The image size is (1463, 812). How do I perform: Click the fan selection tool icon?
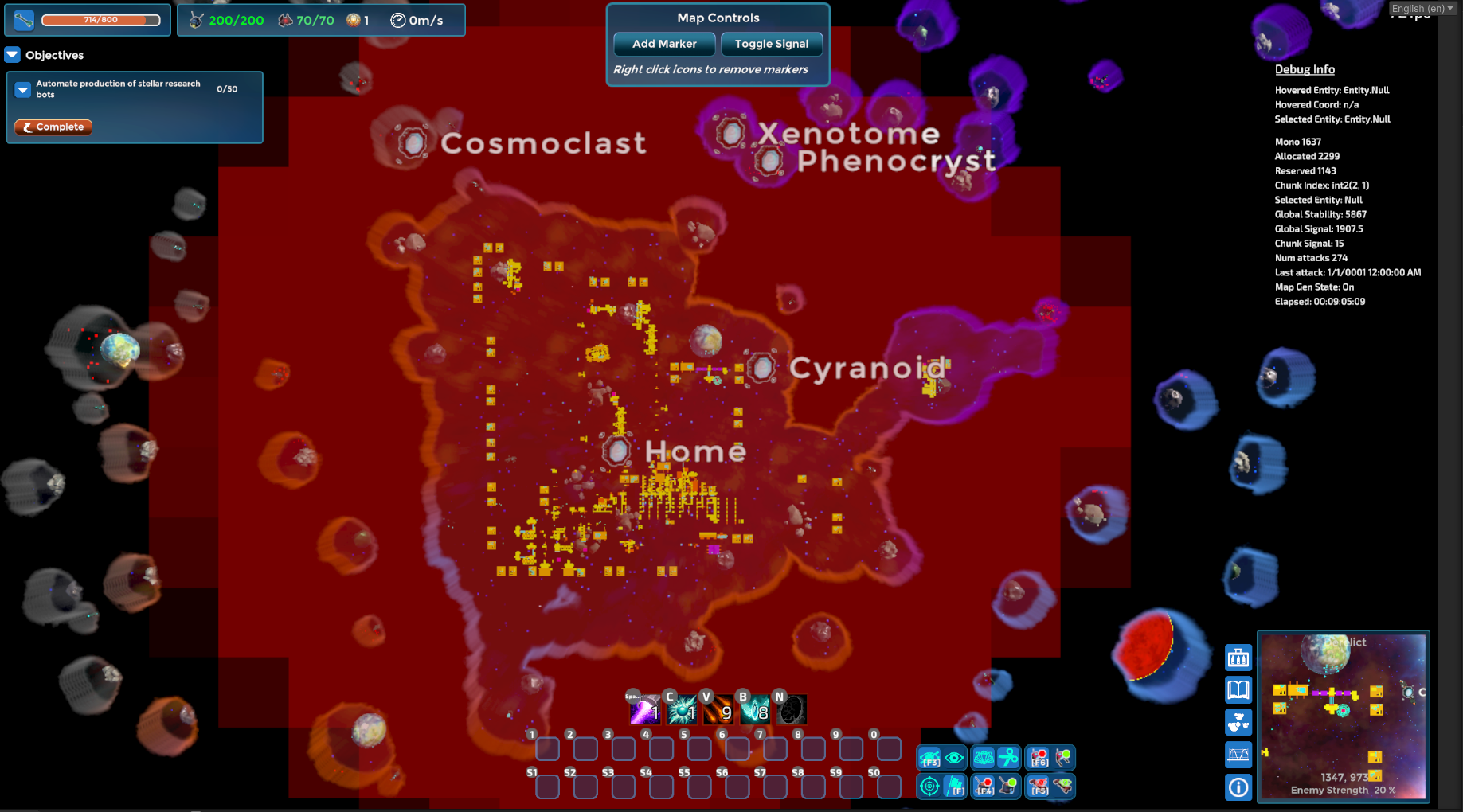[985, 757]
